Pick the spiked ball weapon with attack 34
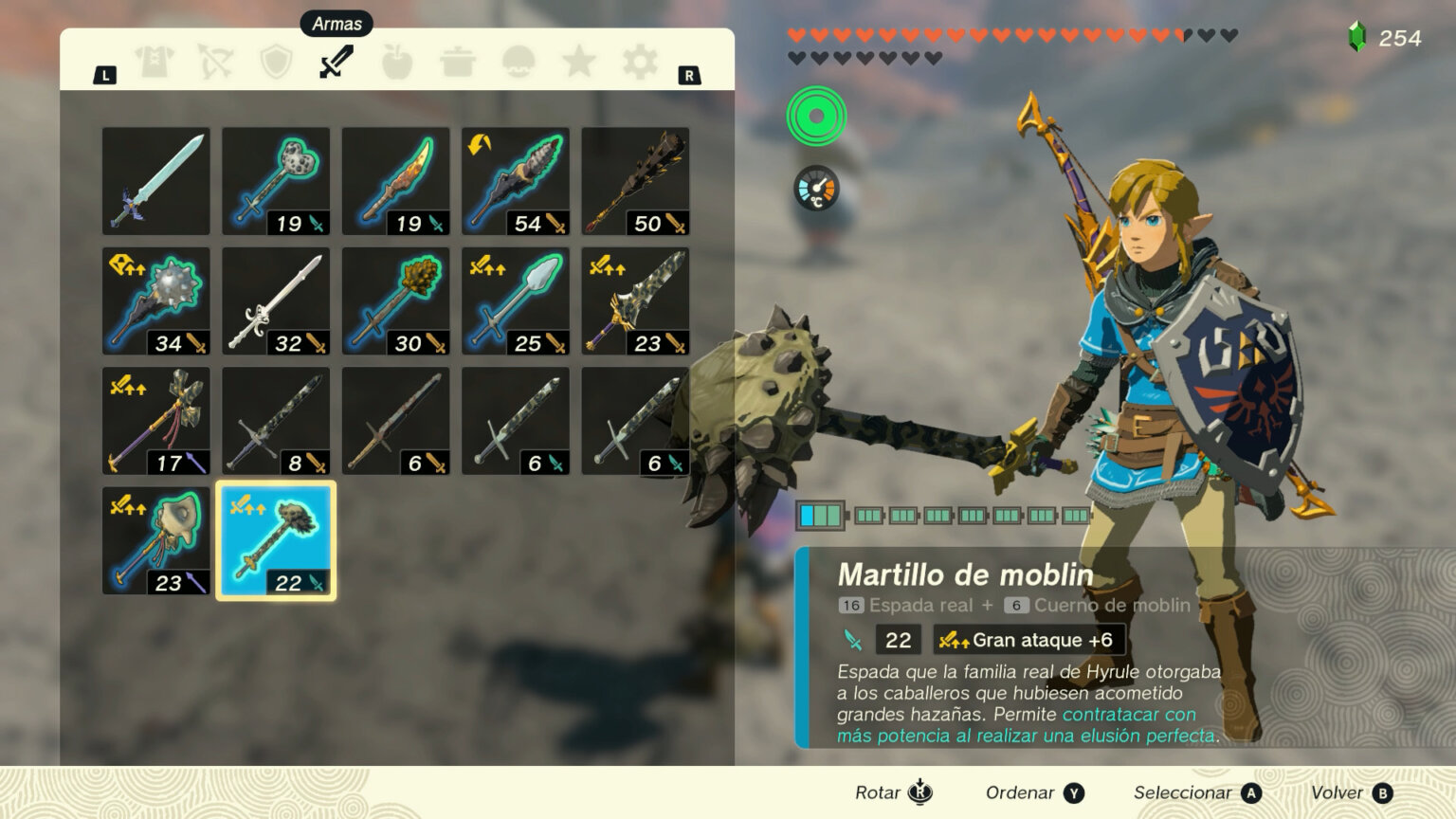The width and height of the screenshot is (1456, 819). coord(156,301)
